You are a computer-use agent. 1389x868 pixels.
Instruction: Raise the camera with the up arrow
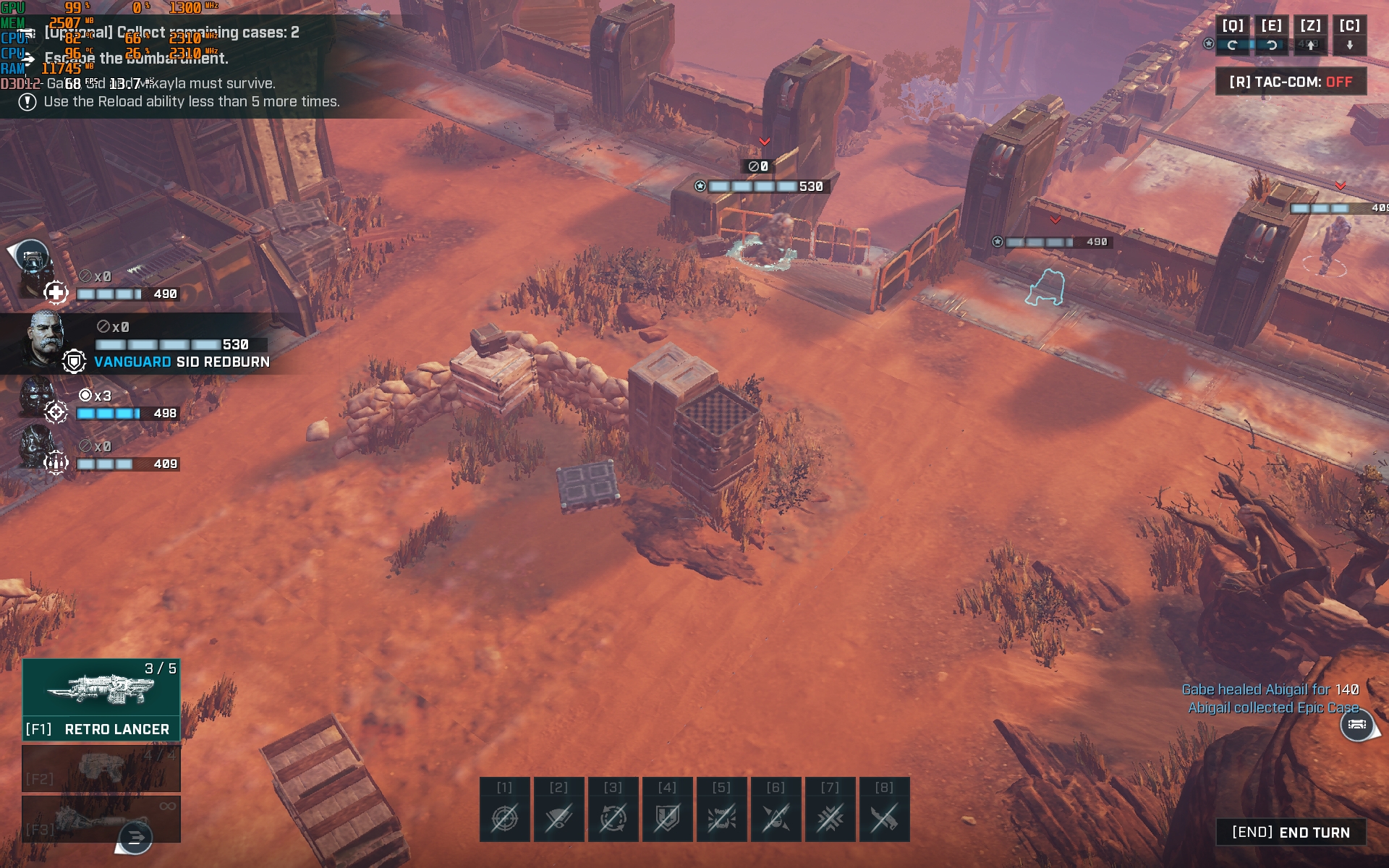[x=1310, y=45]
